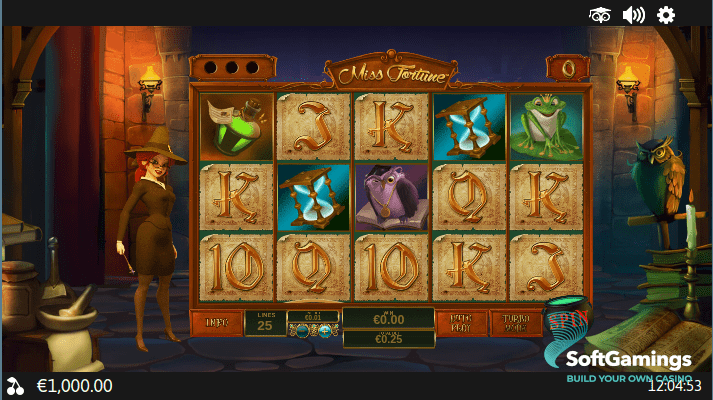Click the cherry icon beside the balance
The width and height of the screenshot is (713, 400).
(15, 385)
